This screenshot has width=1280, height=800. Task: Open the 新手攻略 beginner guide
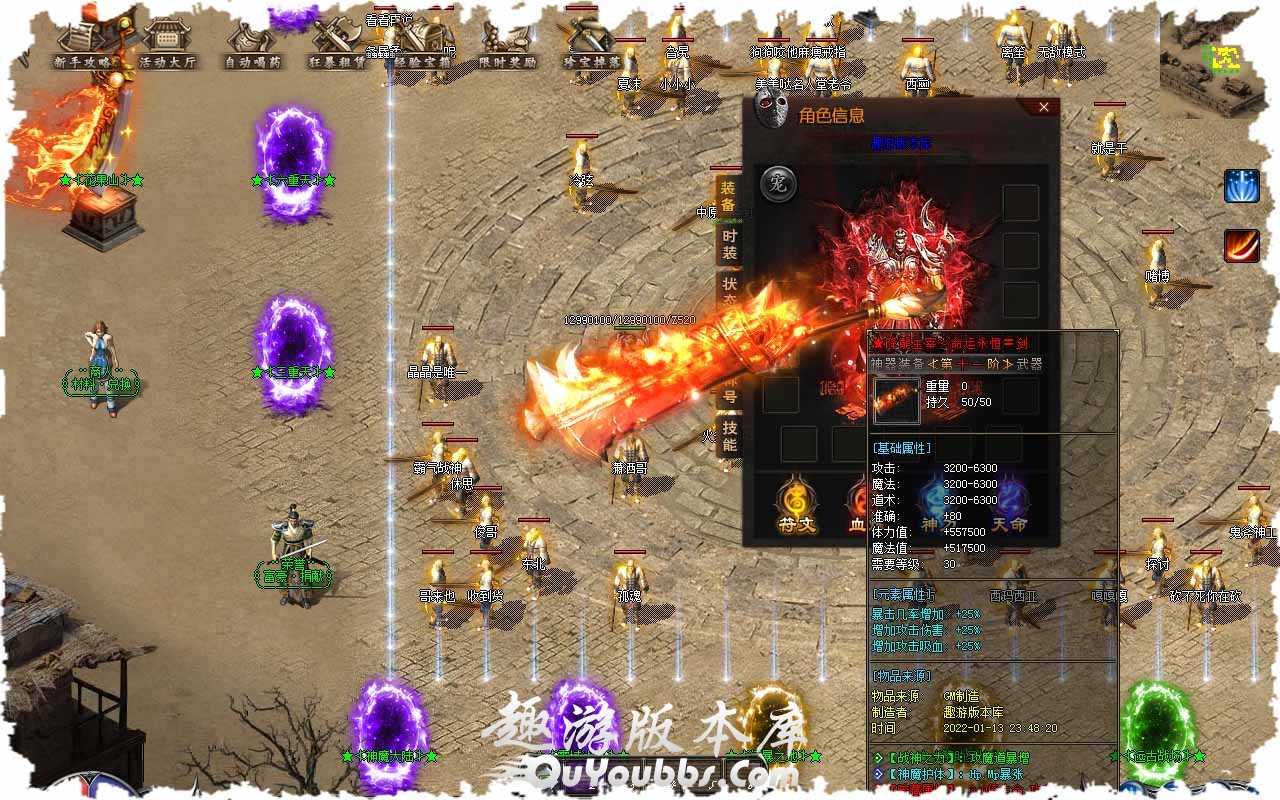point(87,46)
